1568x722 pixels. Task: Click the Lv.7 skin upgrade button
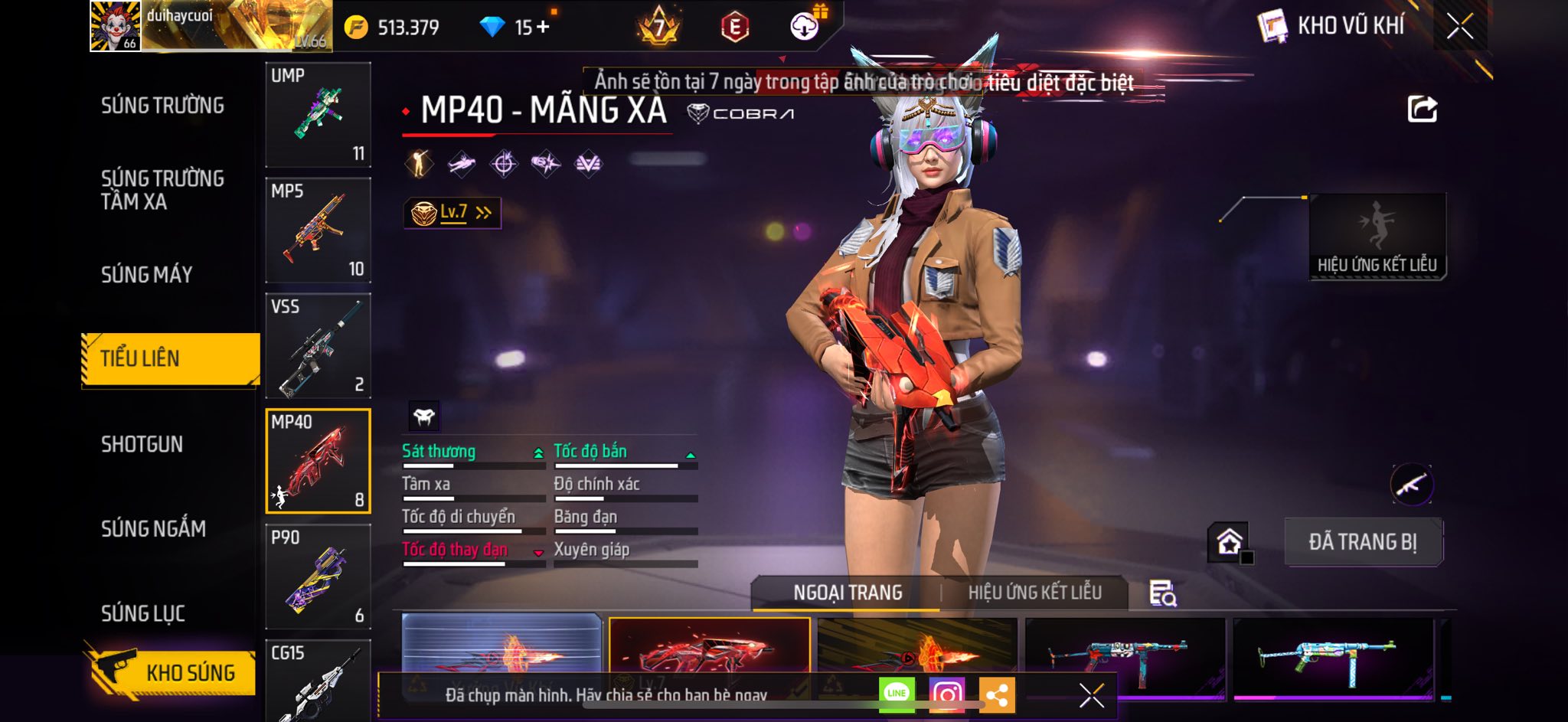pyautogui.click(x=452, y=213)
